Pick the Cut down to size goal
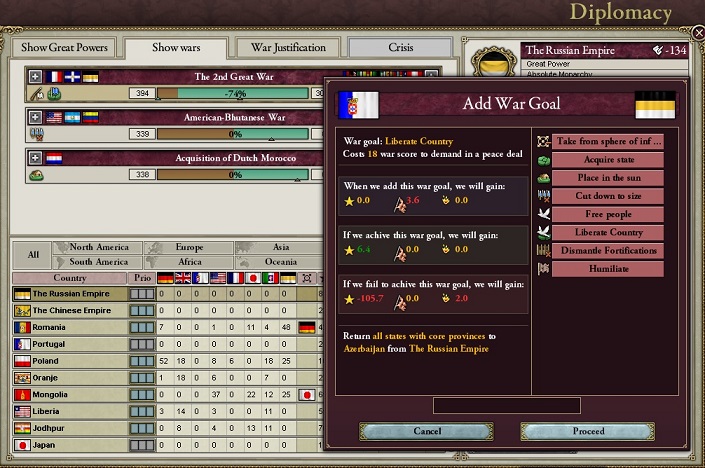Image resolution: width=705 pixels, height=468 pixels. (x=607, y=196)
